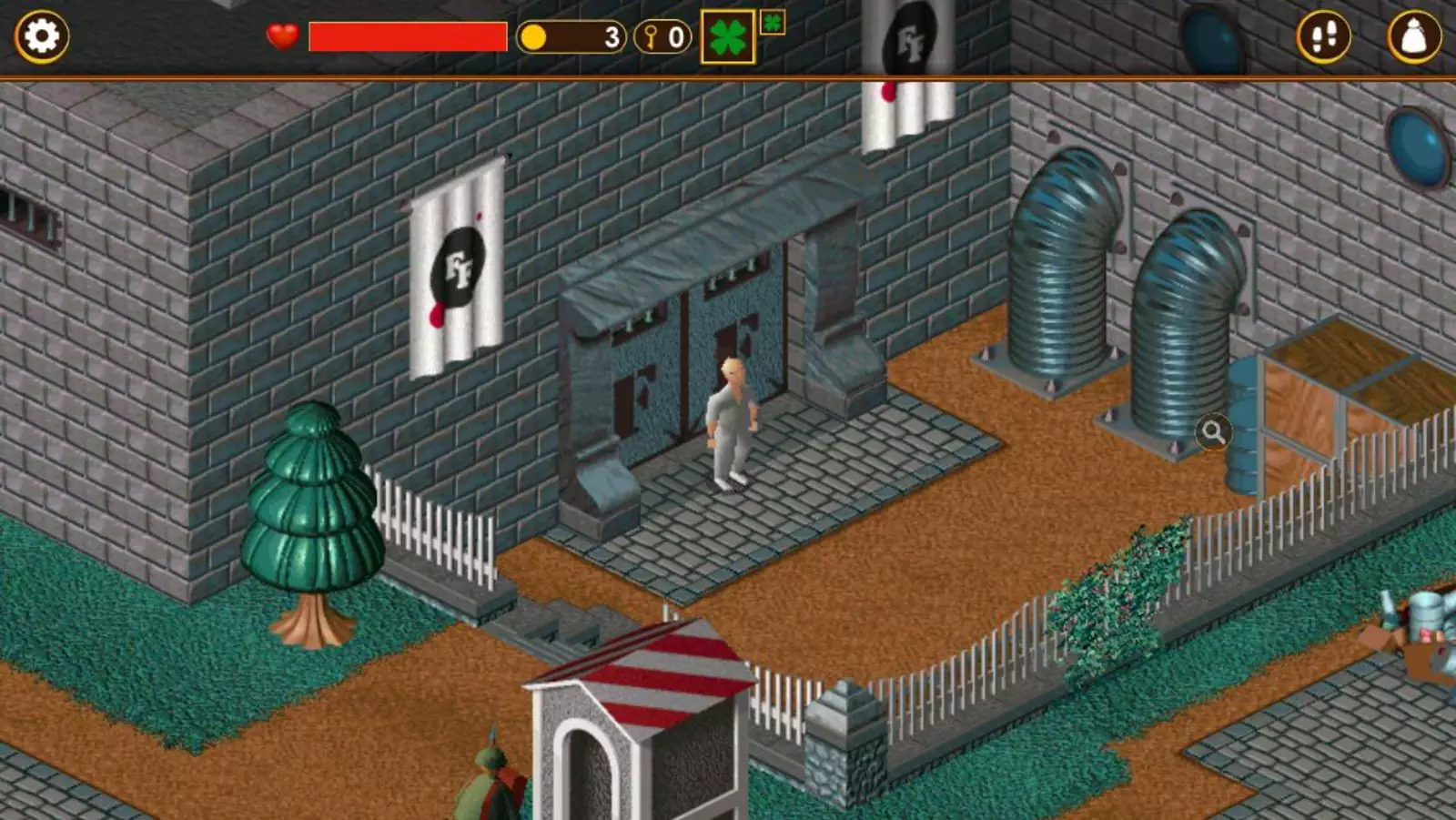Click the coin count showing 3
This screenshot has height=820, width=1456.
point(612,38)
